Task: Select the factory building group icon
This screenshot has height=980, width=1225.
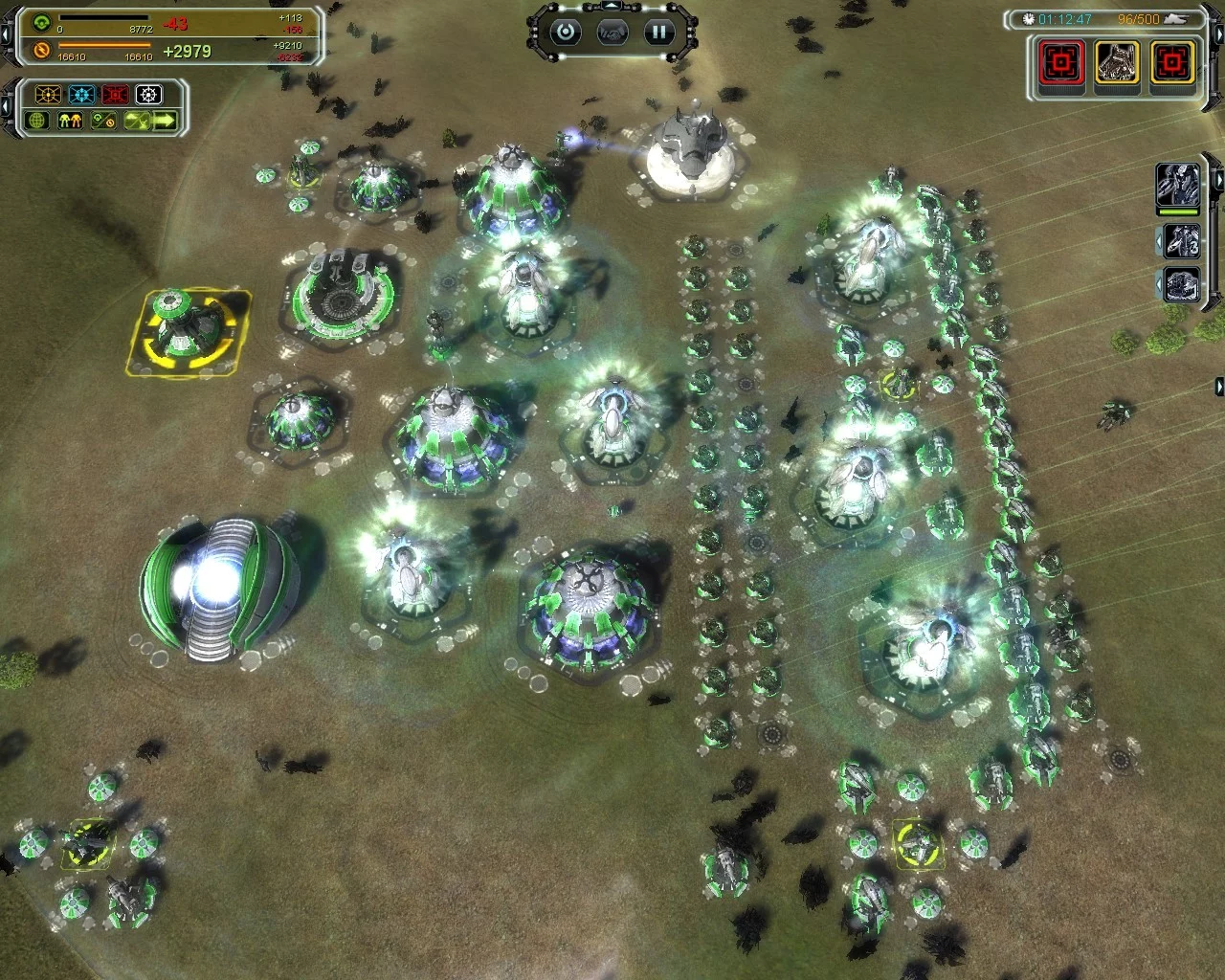Action: click(x=1182, y=285)
